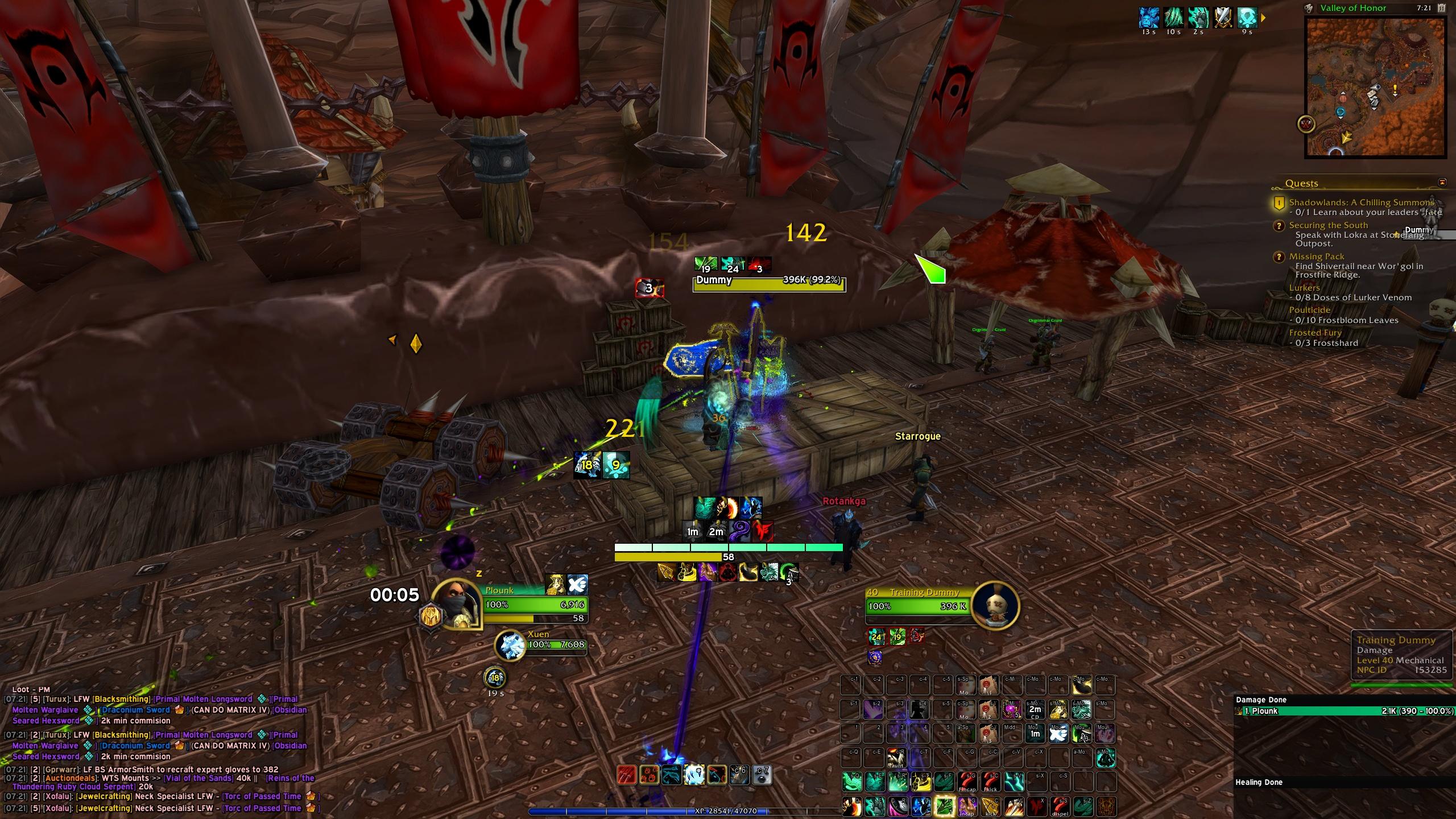The width and height of the screenshot is (1456, 819).
Task: Collapse the Quests tracker header
Action: click(x=1442, y=183)
